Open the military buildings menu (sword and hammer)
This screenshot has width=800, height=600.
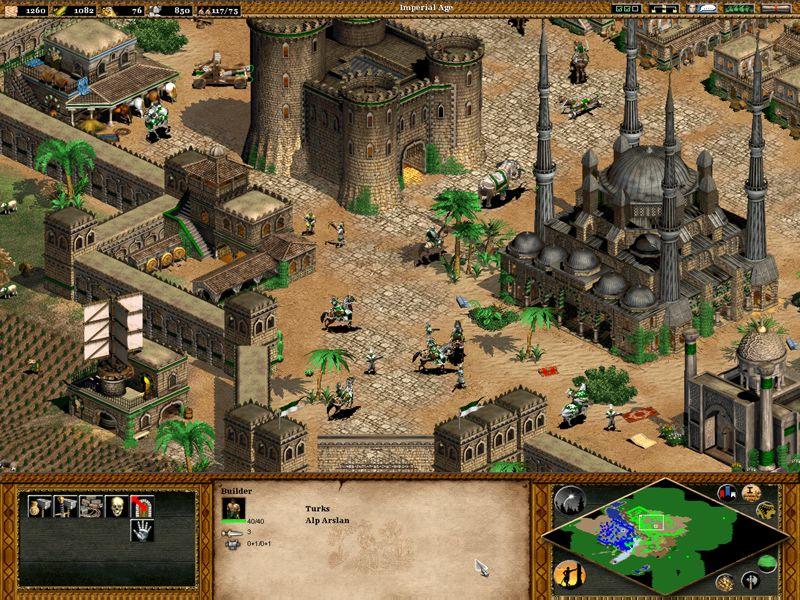(x=65, y=505)
